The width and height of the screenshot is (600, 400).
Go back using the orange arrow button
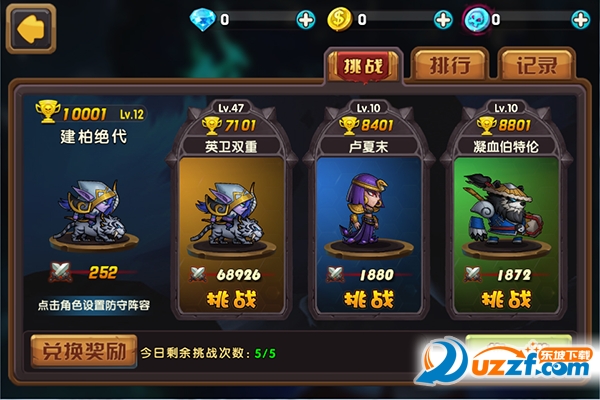click(x=31, y=29)
